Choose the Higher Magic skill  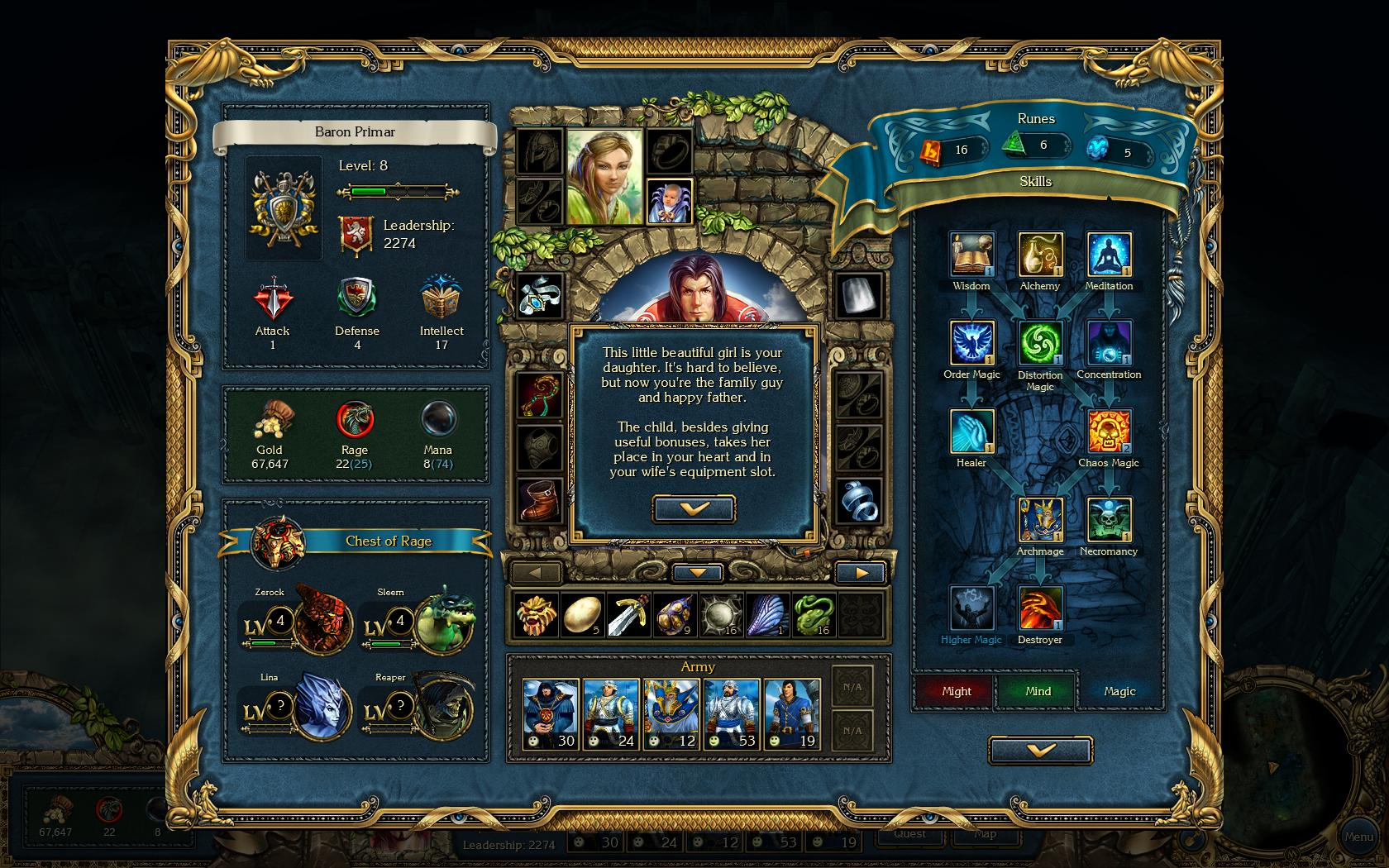point(971,608)
